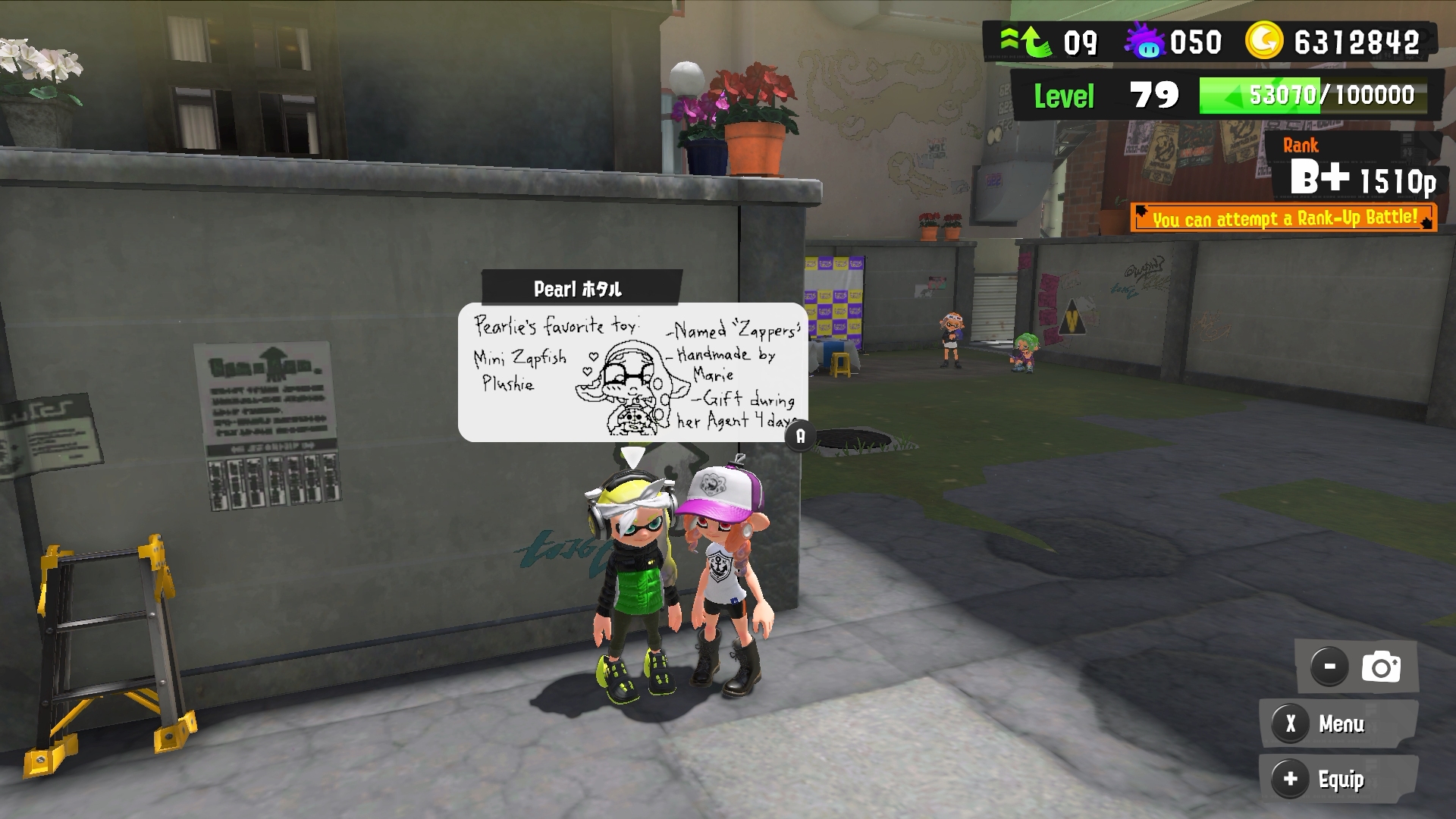Screen dimensions: 1456x819
Task: Open the Menu button
Action: point(1338,724)
